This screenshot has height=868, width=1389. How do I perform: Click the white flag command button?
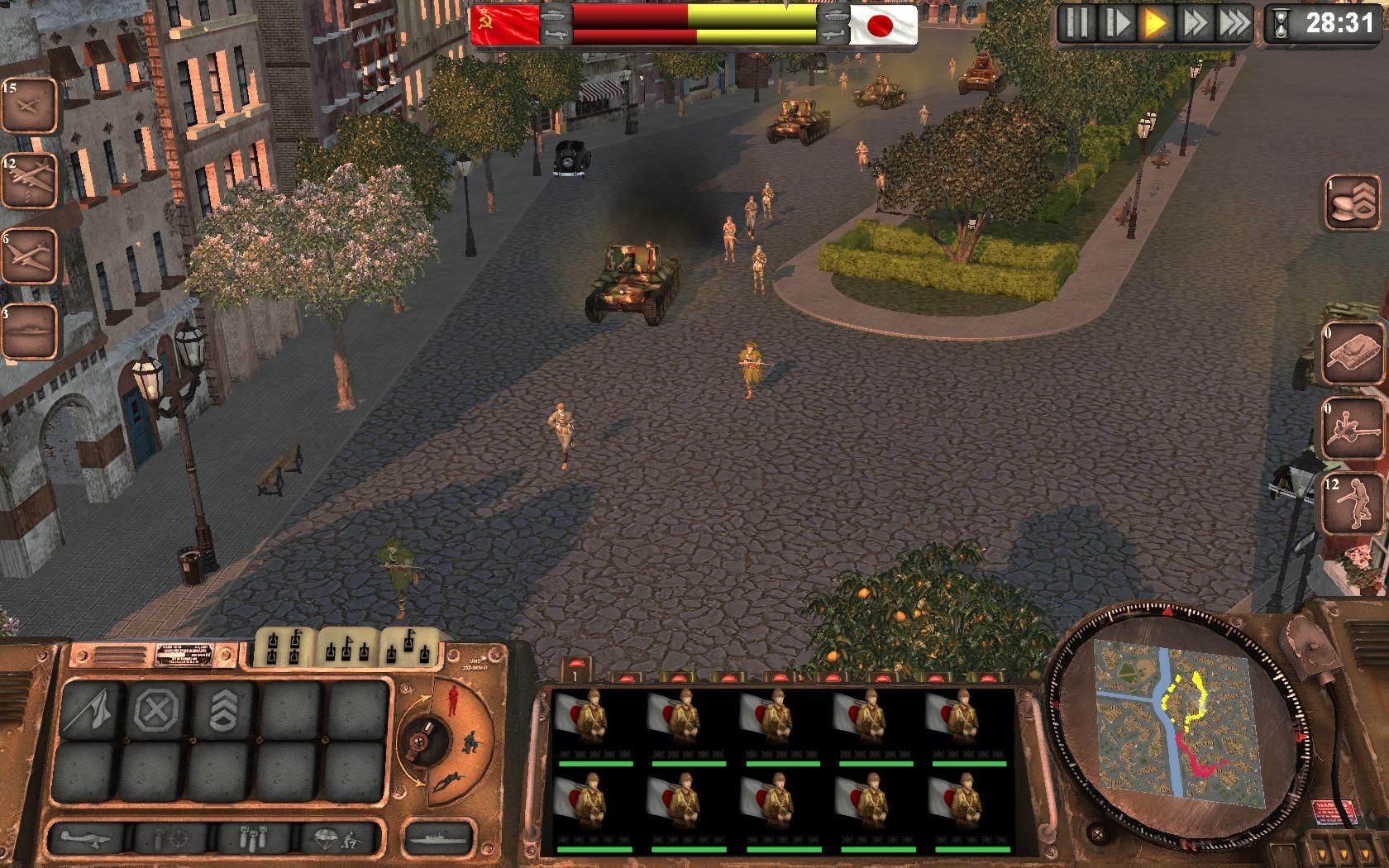point(90,710)
